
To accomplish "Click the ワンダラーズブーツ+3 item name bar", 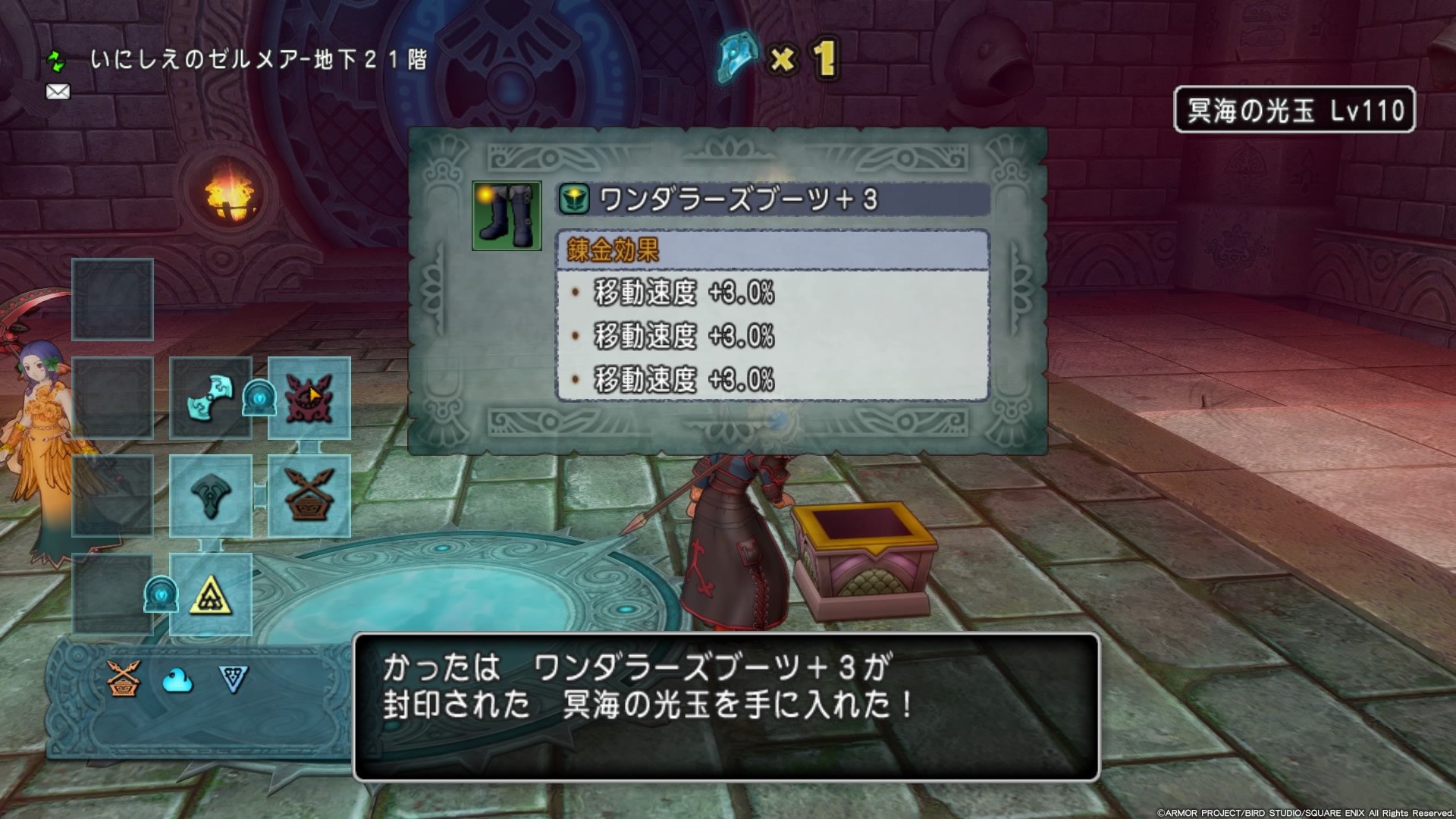I will [x=772, y=199].
